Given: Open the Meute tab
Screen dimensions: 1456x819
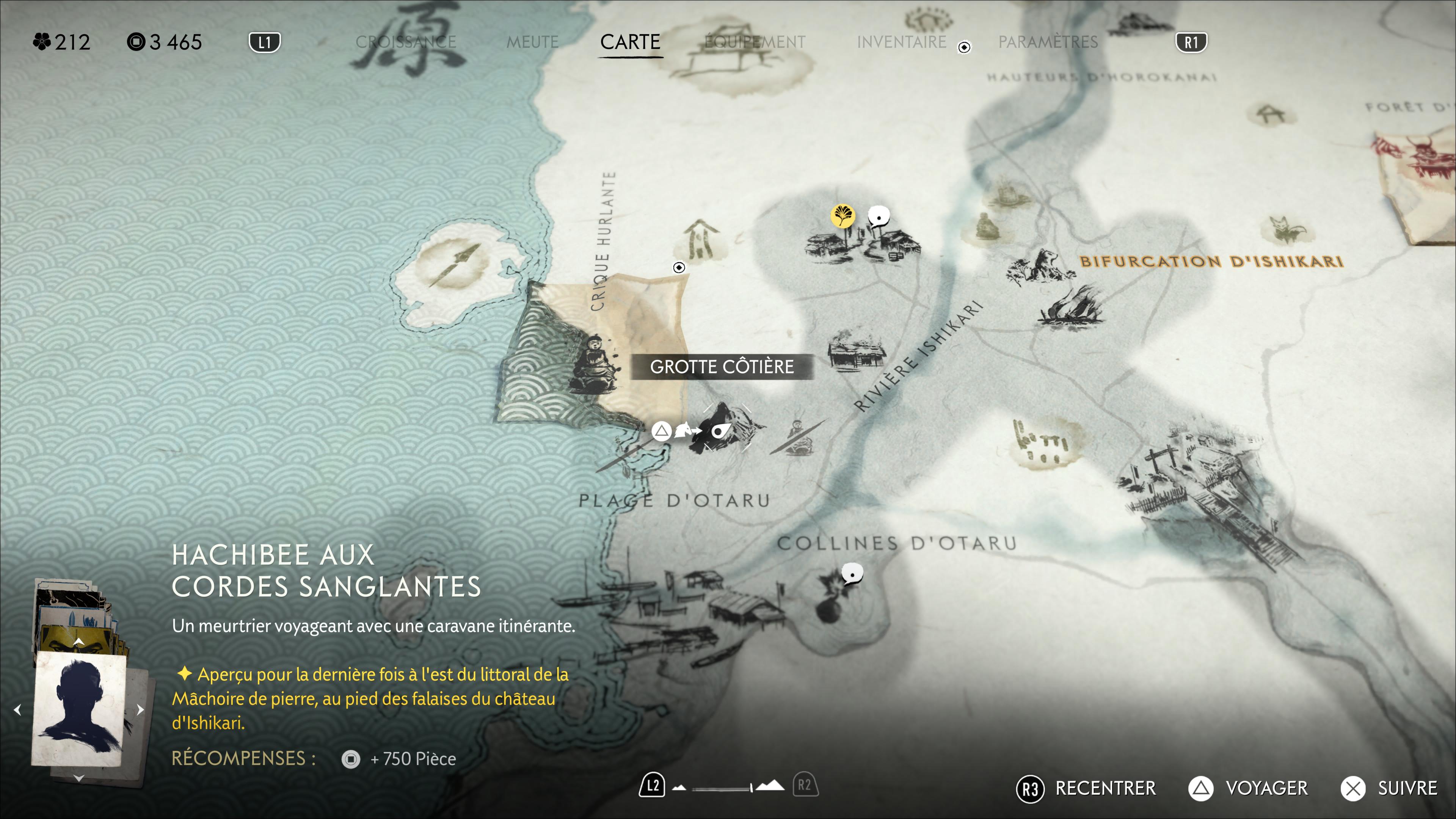Looking at the screenshot, I should (x=532, y=42).
